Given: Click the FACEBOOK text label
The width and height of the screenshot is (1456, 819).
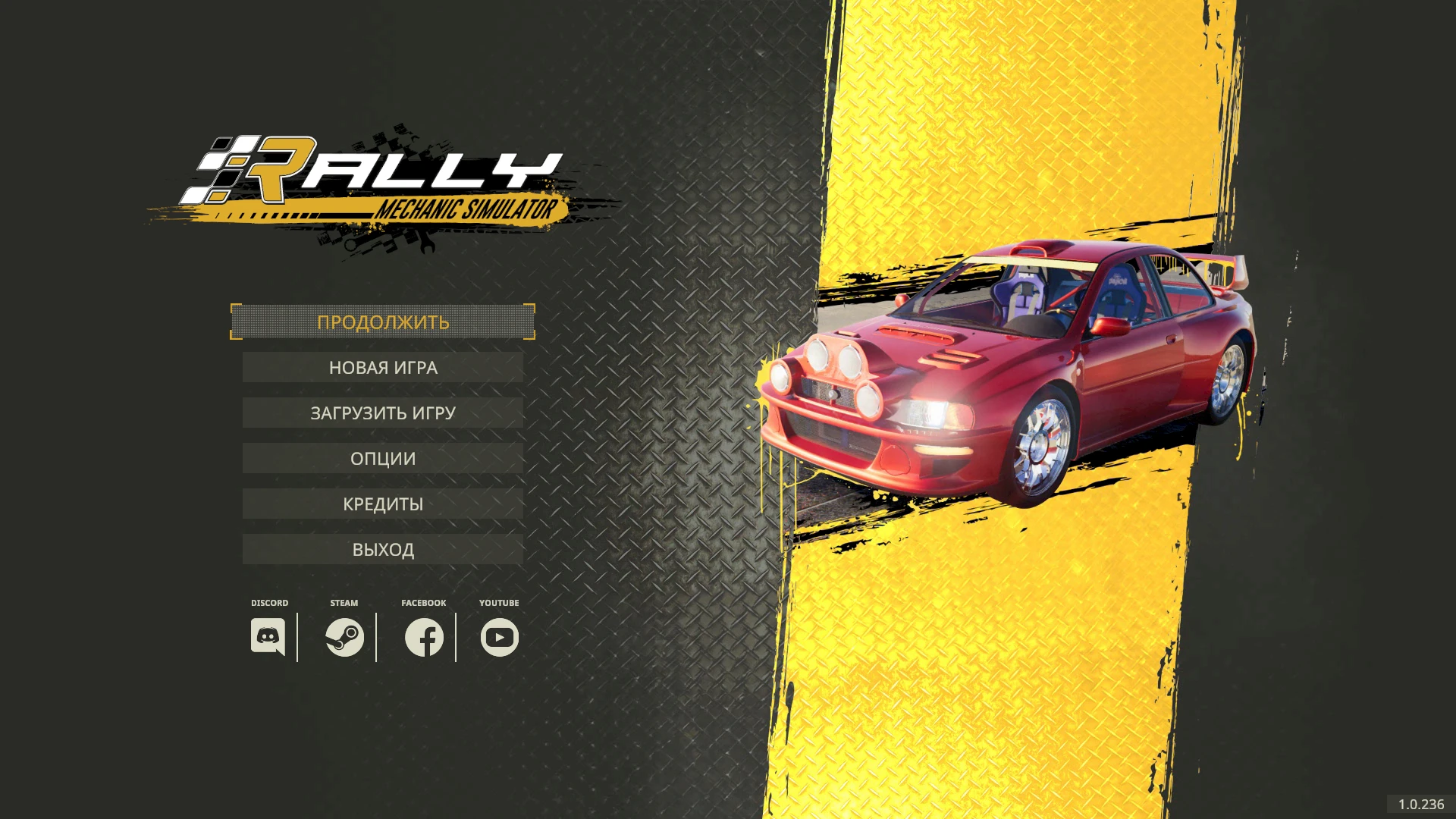Looking at the screenshot, I should [x=422, y=603].
